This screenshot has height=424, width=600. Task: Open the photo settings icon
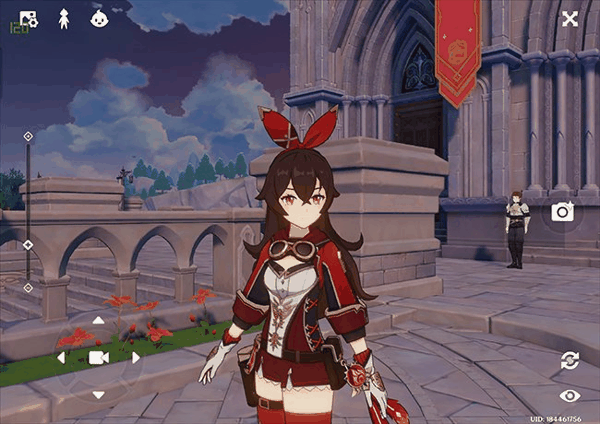28,18
